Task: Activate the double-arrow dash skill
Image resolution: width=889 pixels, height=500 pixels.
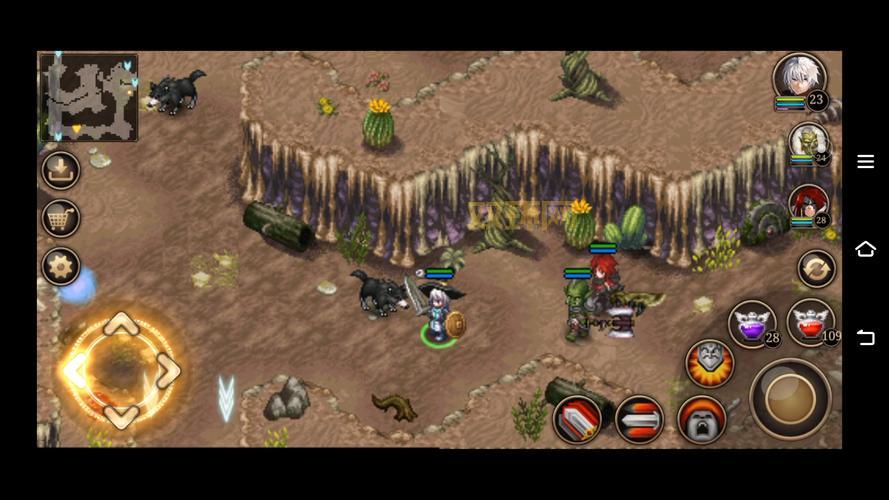Action: pos(639,419)
